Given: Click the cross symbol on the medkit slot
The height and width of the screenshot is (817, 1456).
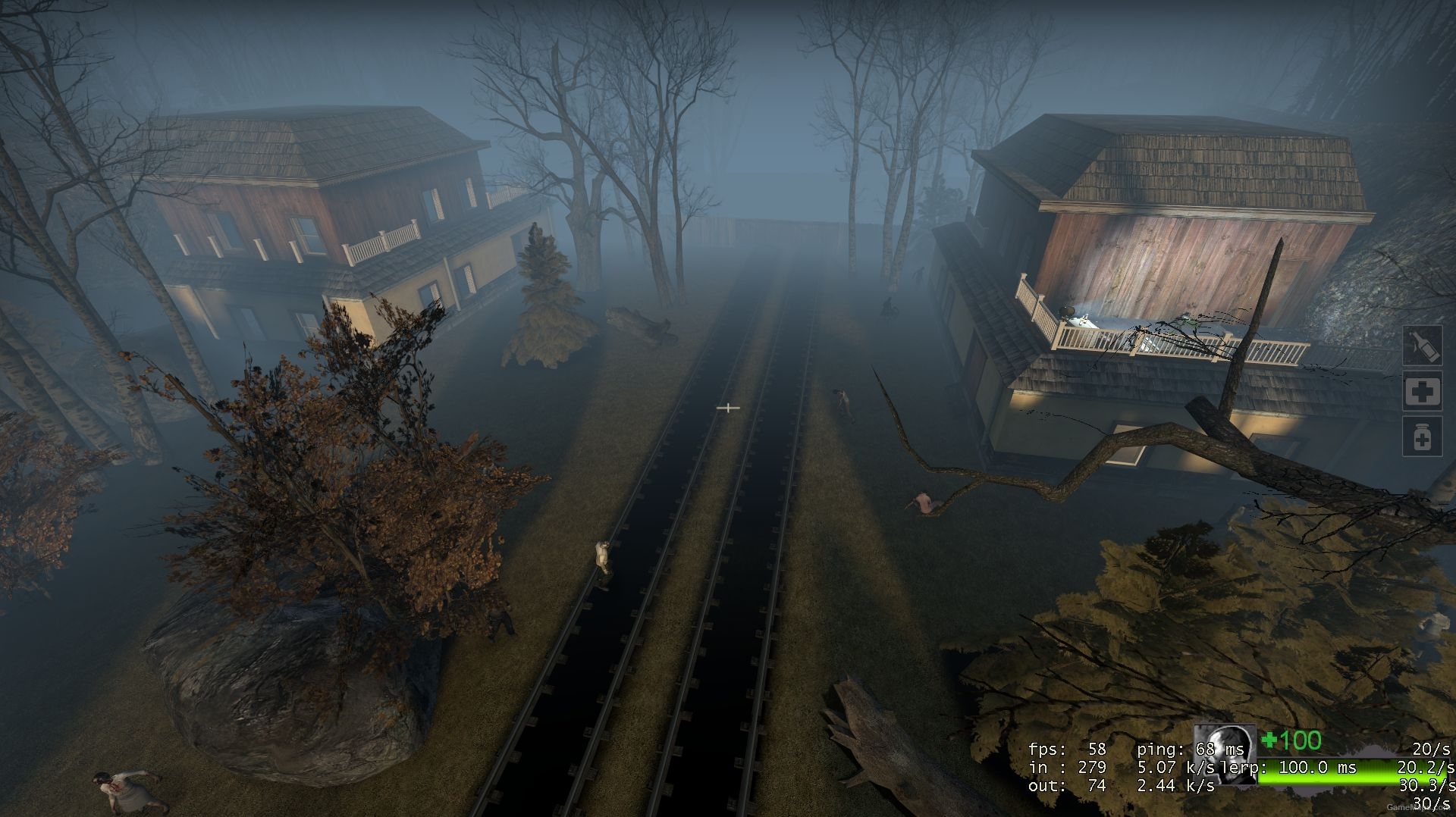Looking at the screenshot, I should [x=1423, y=391].
